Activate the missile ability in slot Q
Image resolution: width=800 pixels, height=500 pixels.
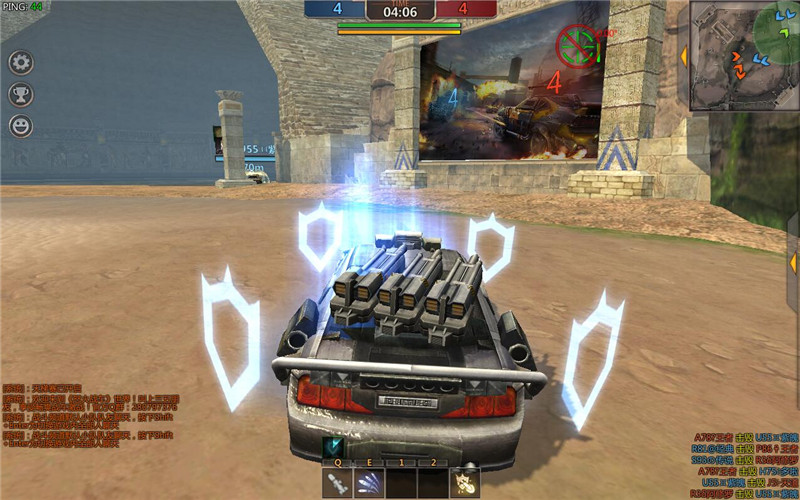[338, 484]
